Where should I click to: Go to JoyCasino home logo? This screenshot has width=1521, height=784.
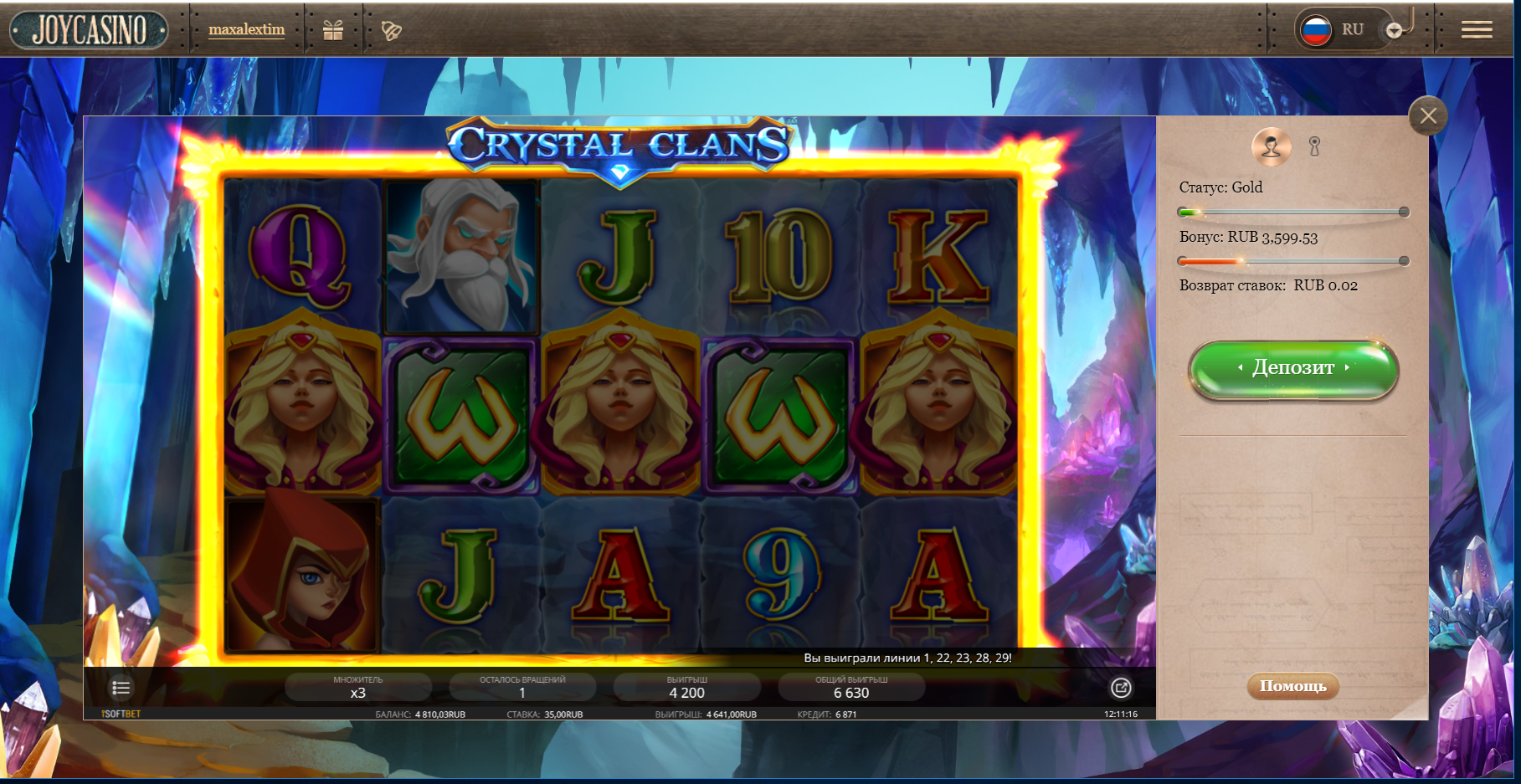pyautogui.click(x=89, y=30)
